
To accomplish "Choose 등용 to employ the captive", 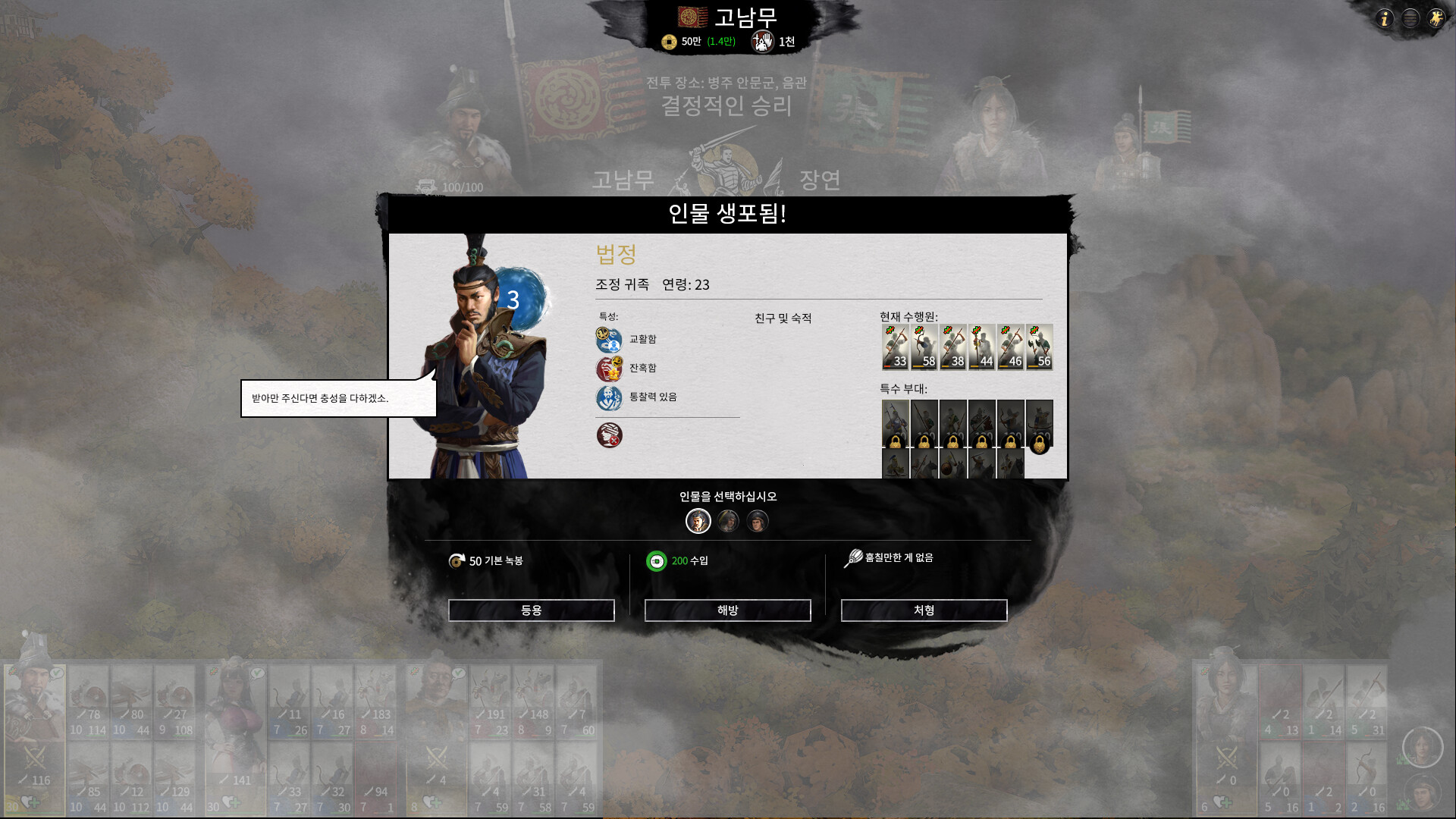I will tap(531, 610).
